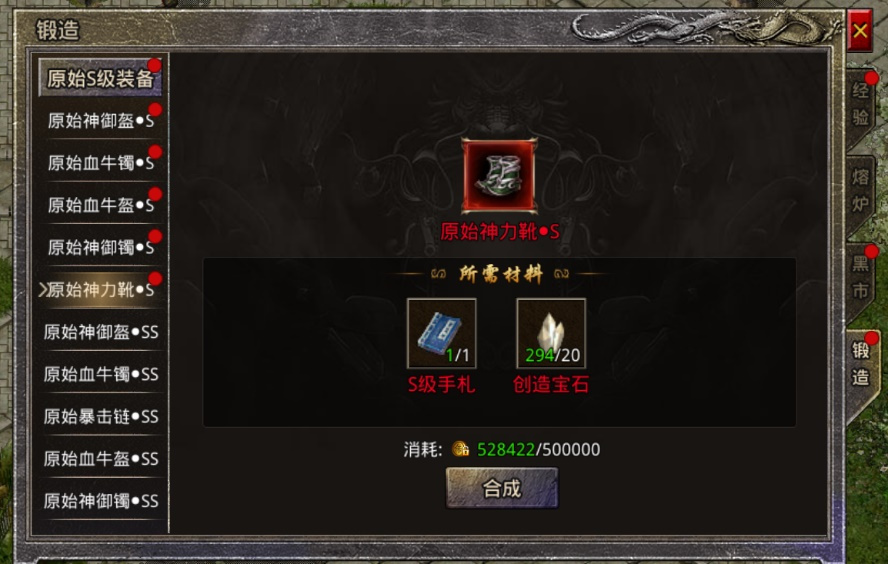Select 原始神力靴•S in the list
This screenshot has width=888, height=564.
pos(100,290)
